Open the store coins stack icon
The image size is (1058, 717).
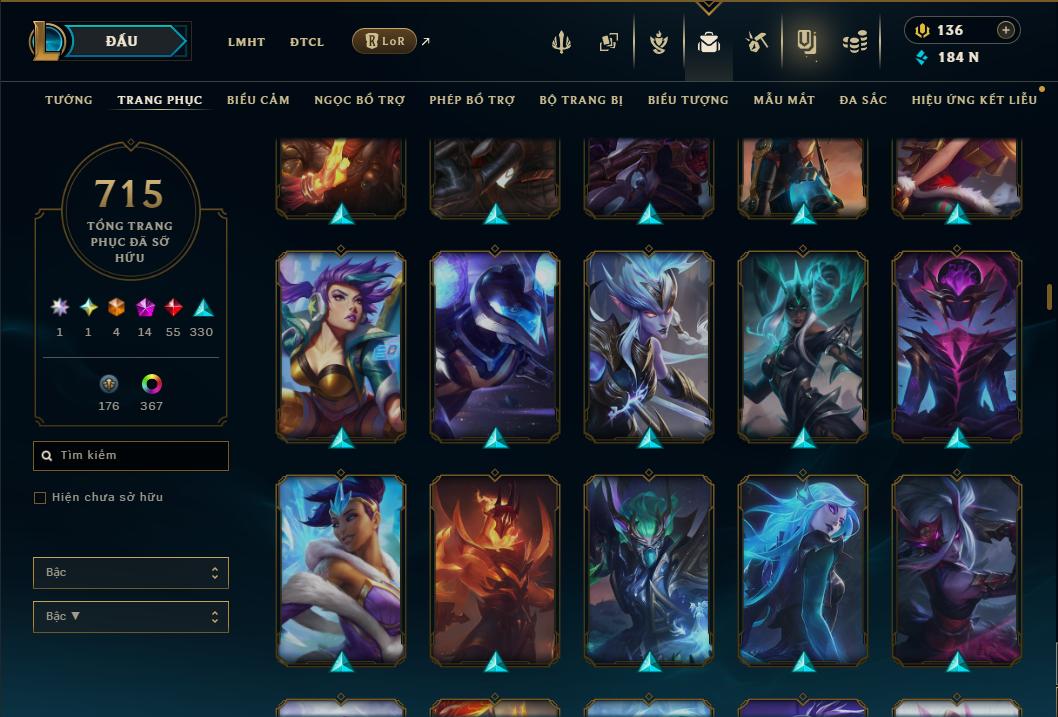click(854, 42)
